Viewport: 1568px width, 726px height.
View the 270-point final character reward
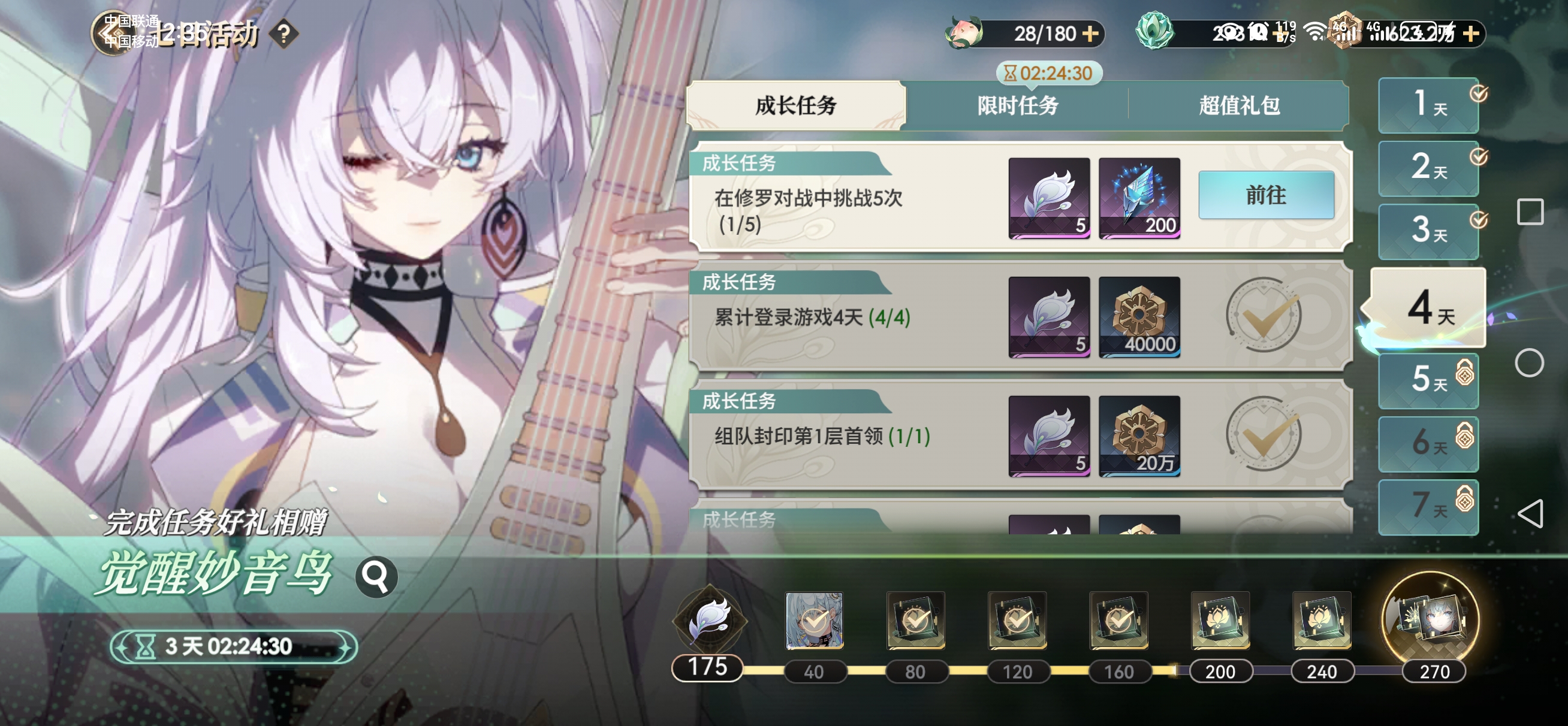coord(1431,619)
